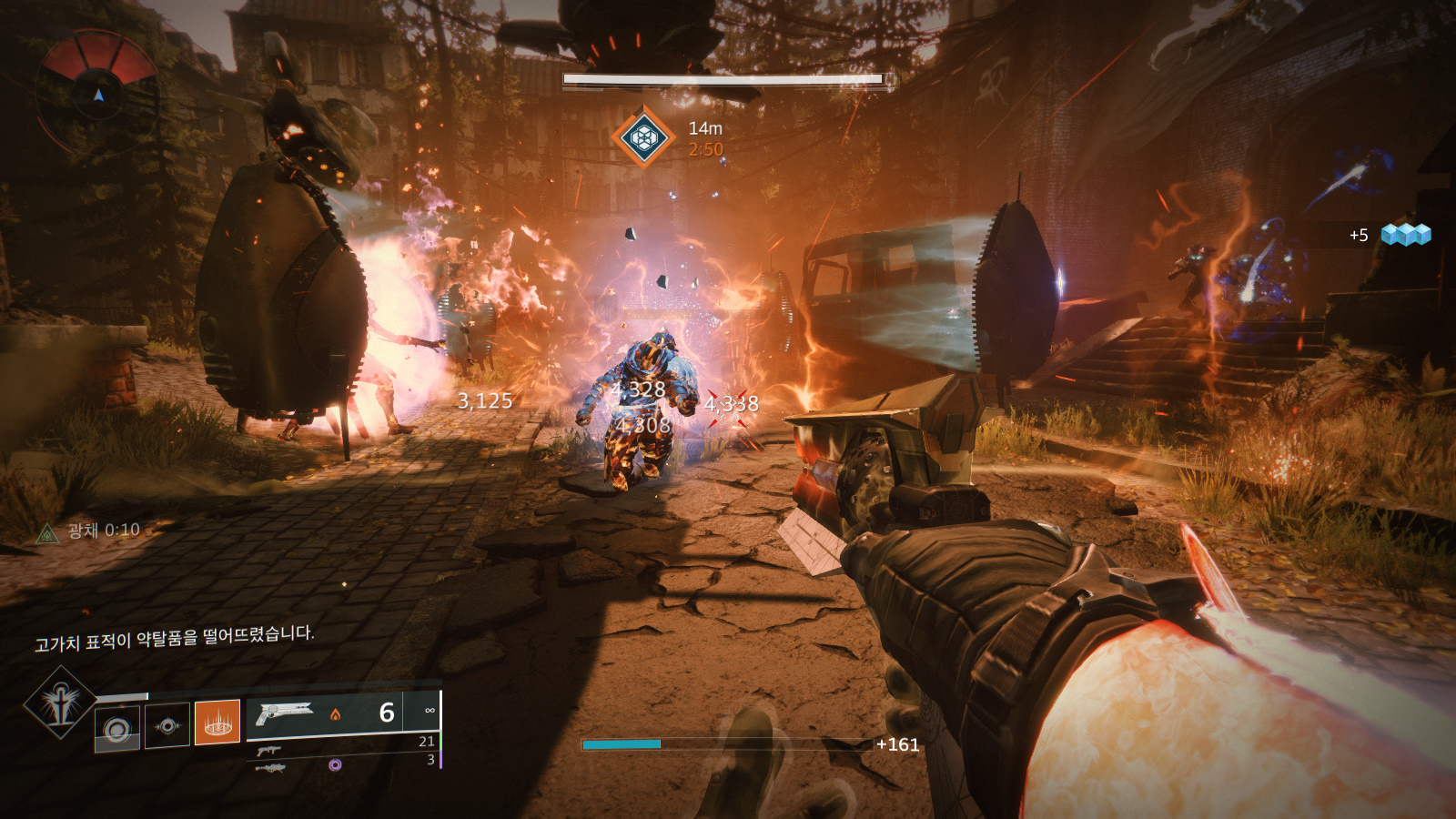Click the 광채 buff icon
Screen dimensions: 1456x819
tap(46, 533)
